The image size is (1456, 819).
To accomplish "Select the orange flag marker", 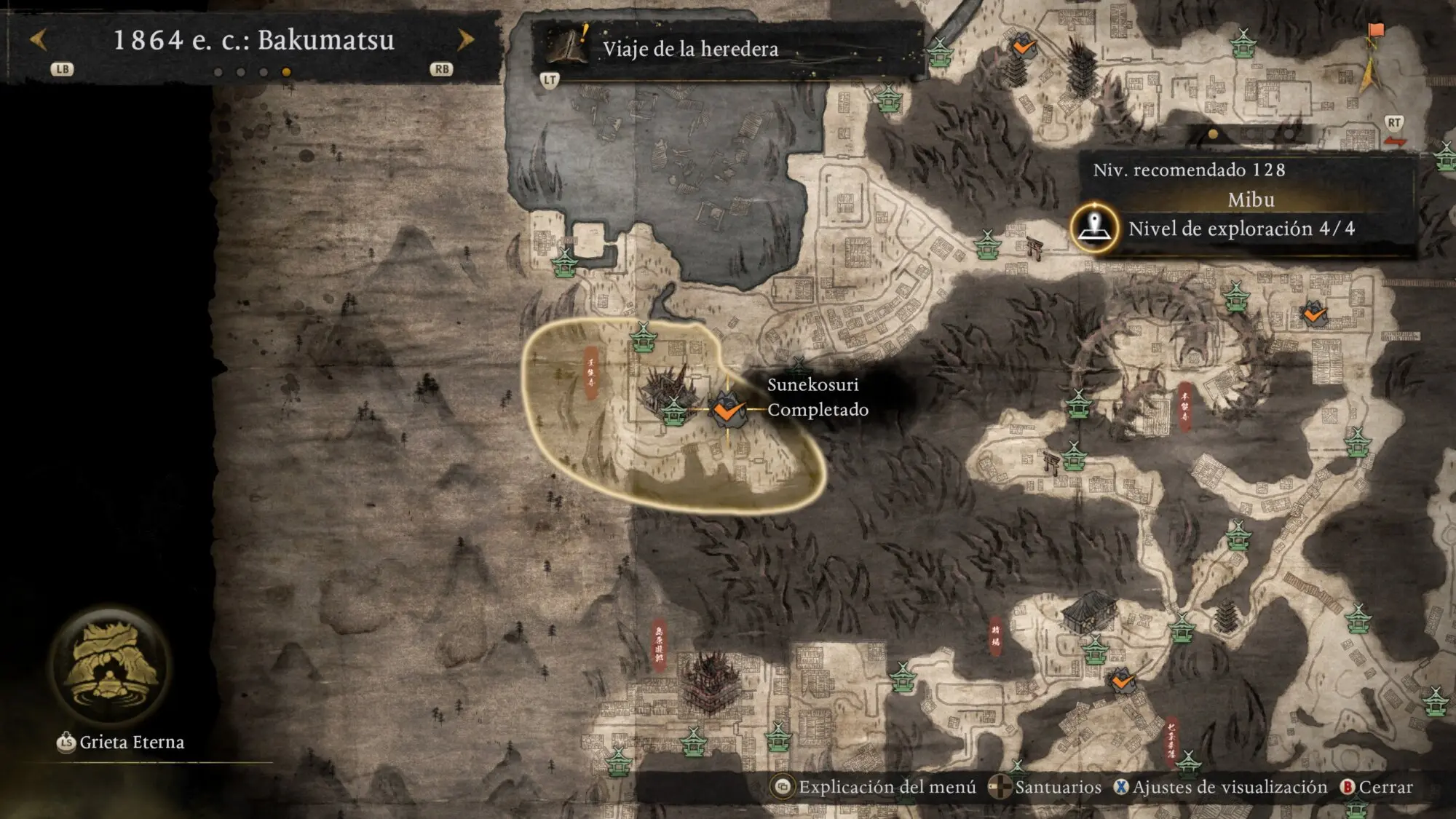I will [1375, 31].
